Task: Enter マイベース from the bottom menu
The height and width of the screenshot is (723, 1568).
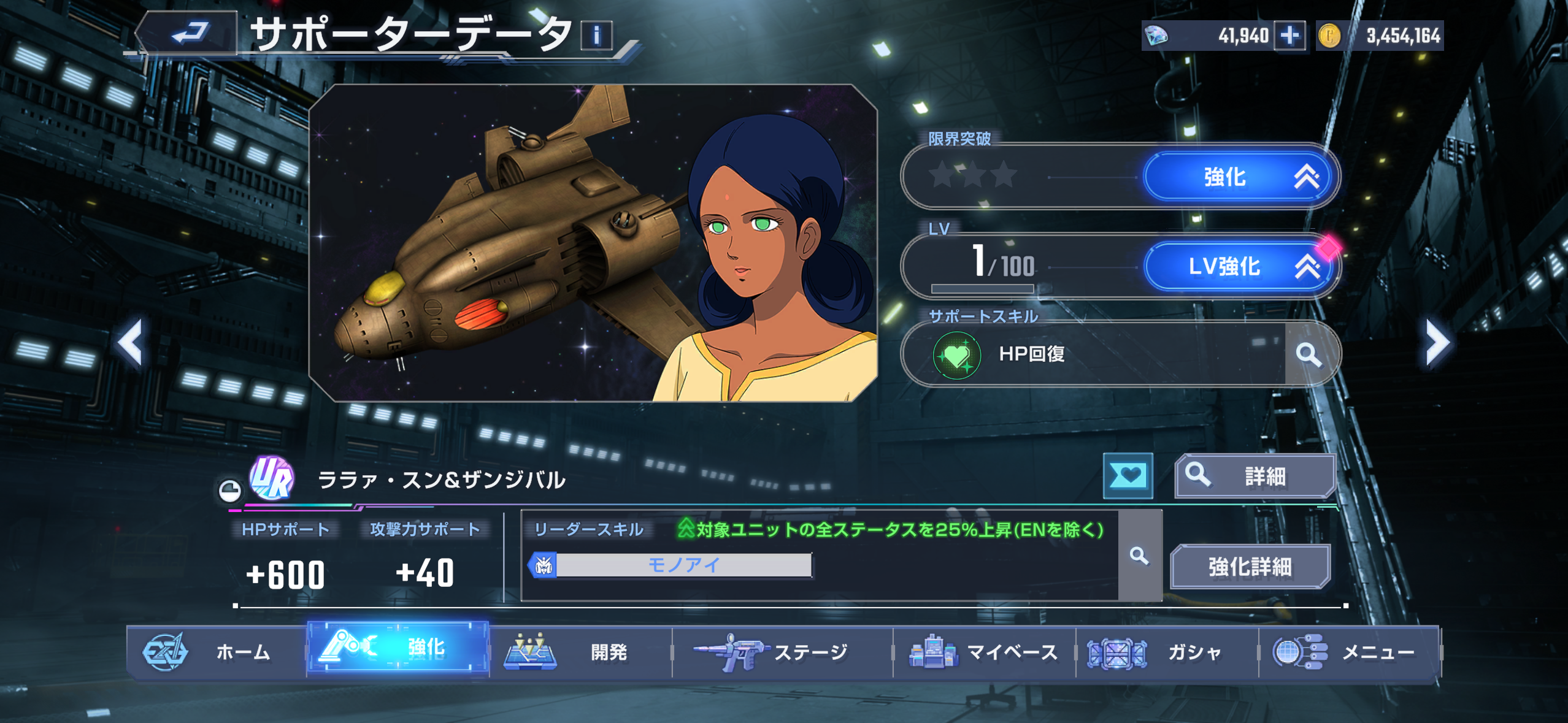Action: 984,652
